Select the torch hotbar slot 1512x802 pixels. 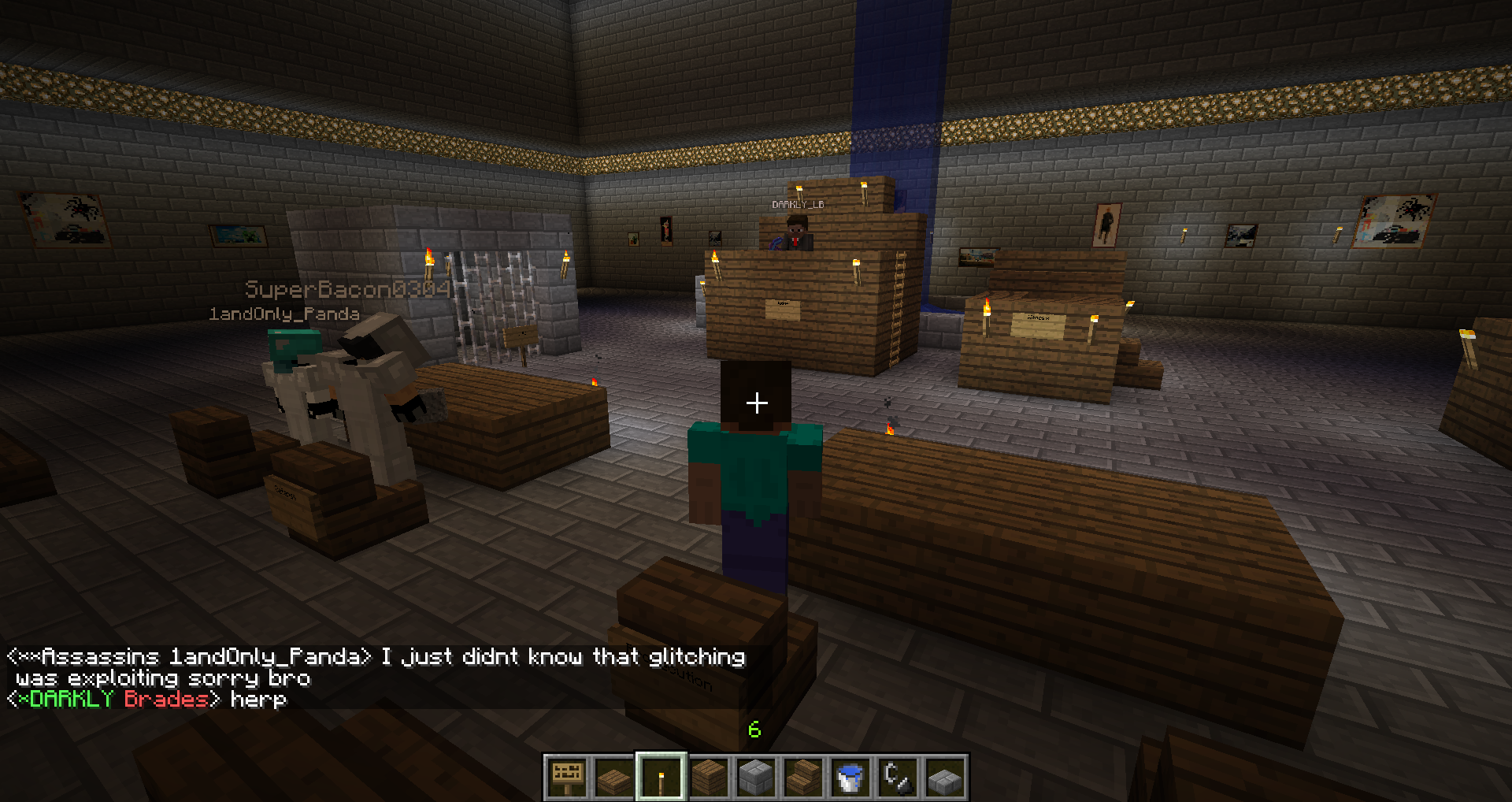(661, 778)
